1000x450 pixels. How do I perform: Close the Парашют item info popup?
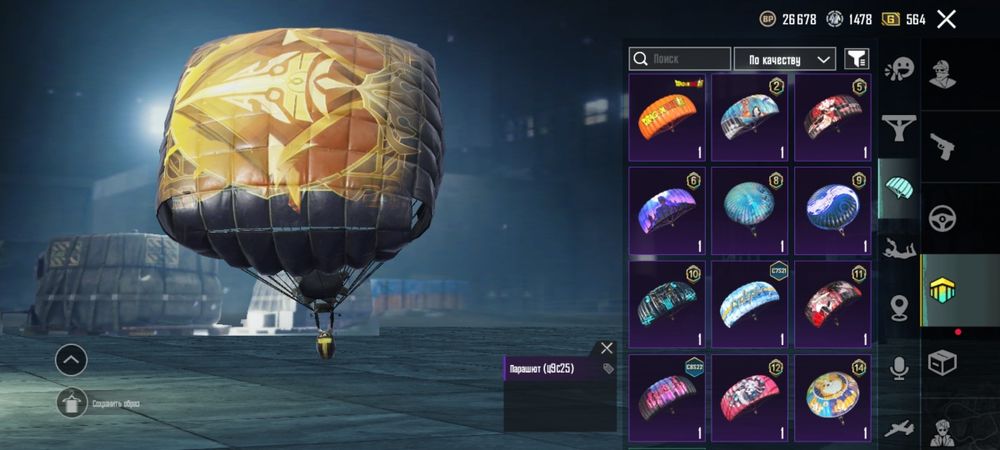[606, 348]
